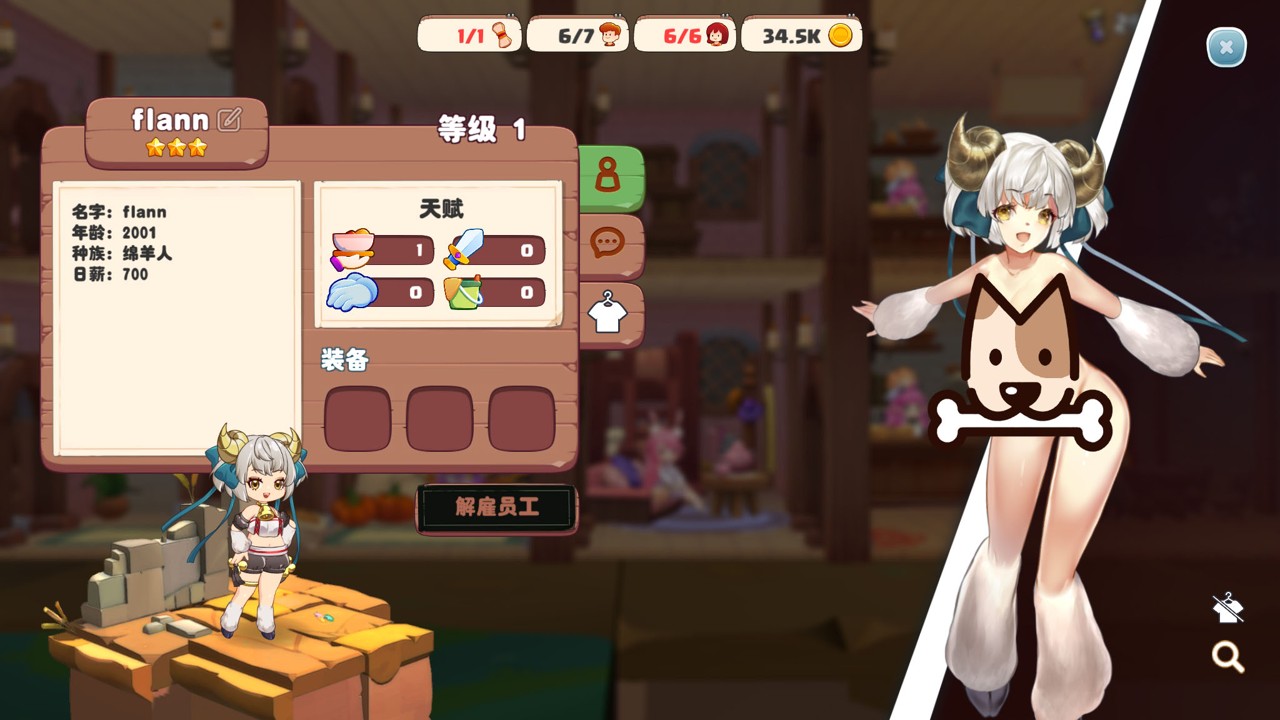The width and height of the screenshot is (1280, 720).
Task: Click the magnifying glass zoom icon
Action: 1227,657
